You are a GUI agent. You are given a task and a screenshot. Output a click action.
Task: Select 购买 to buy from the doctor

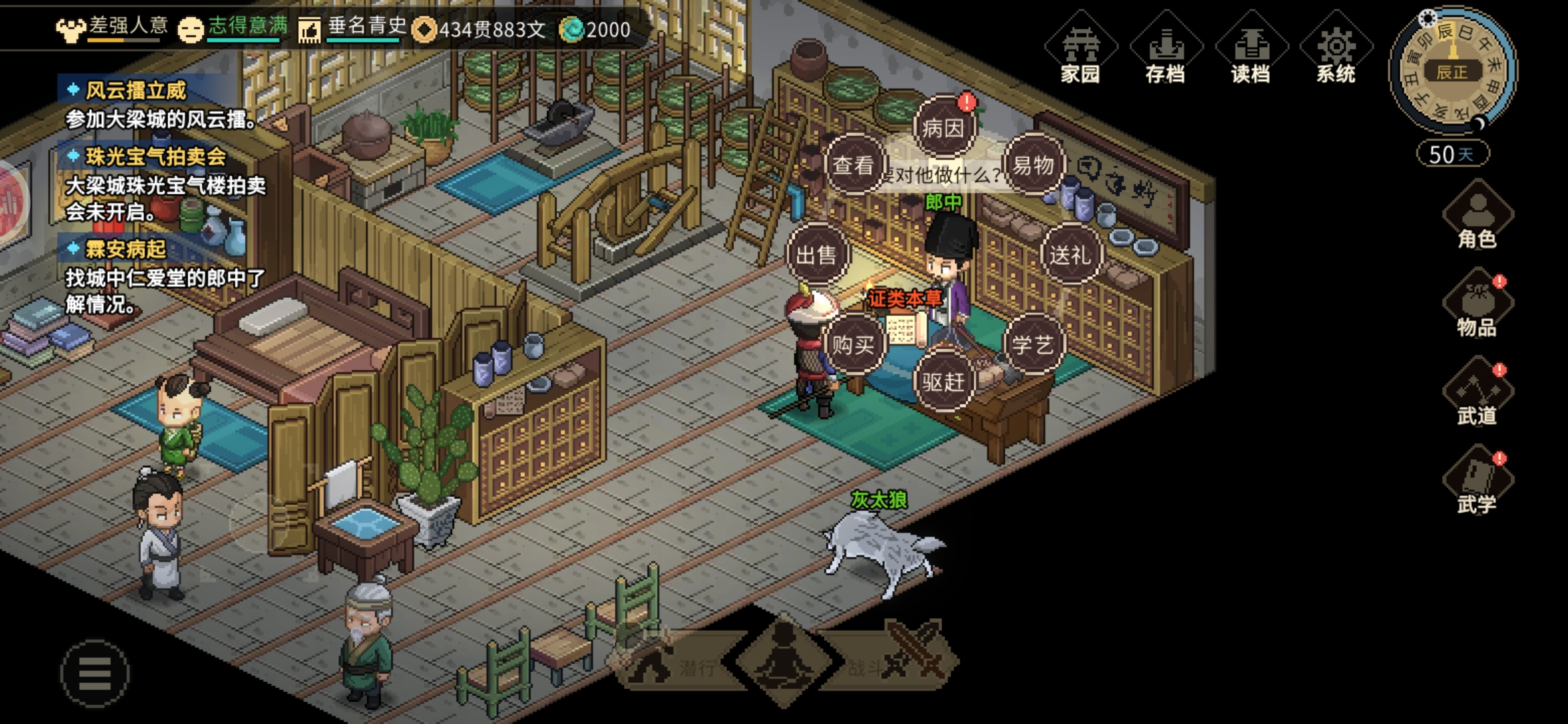(x=853, y=345)
